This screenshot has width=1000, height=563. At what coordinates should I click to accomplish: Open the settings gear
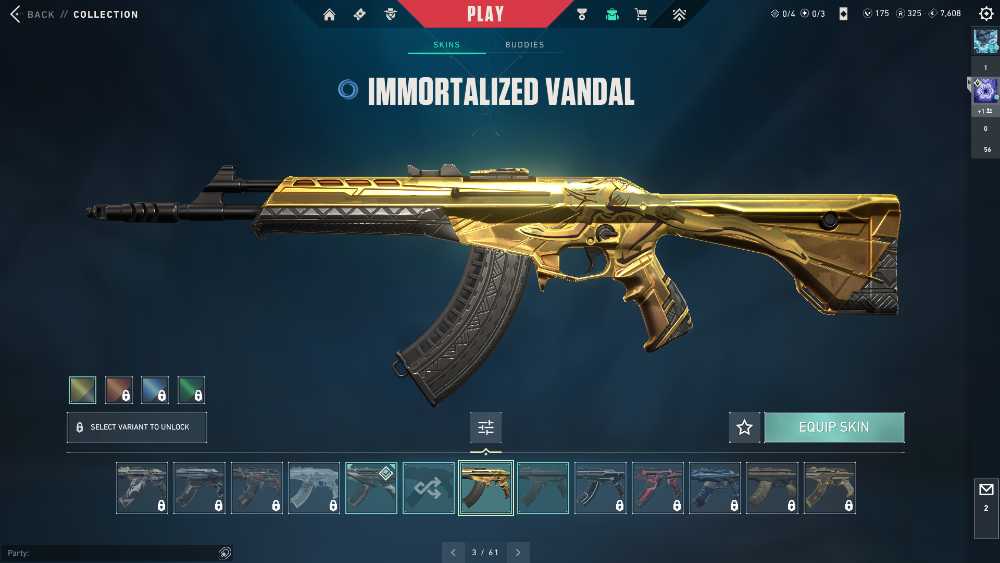(x=986, y=14)
